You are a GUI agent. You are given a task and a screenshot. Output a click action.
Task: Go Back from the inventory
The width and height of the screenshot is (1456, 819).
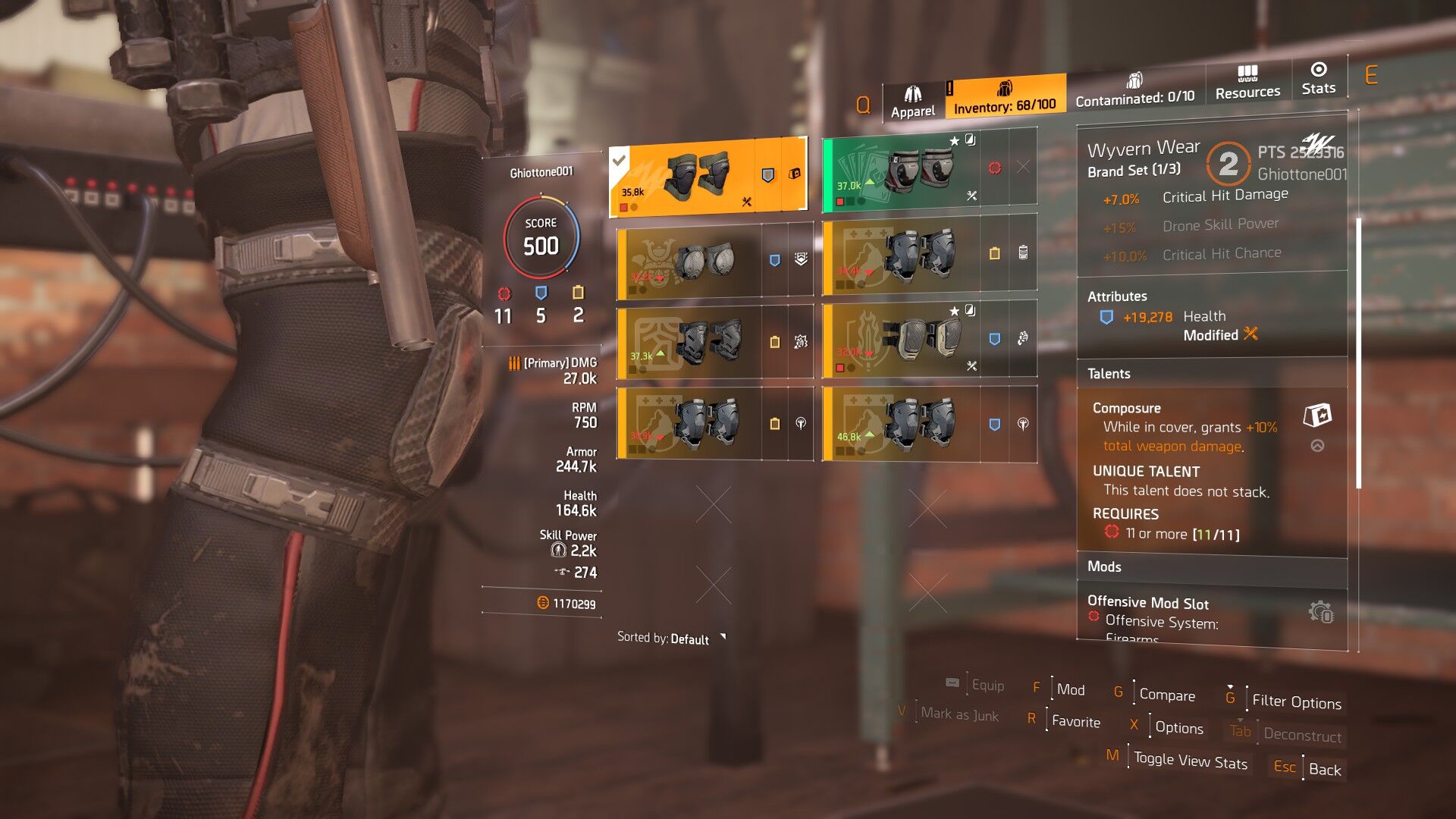[x=1324, y=769]
